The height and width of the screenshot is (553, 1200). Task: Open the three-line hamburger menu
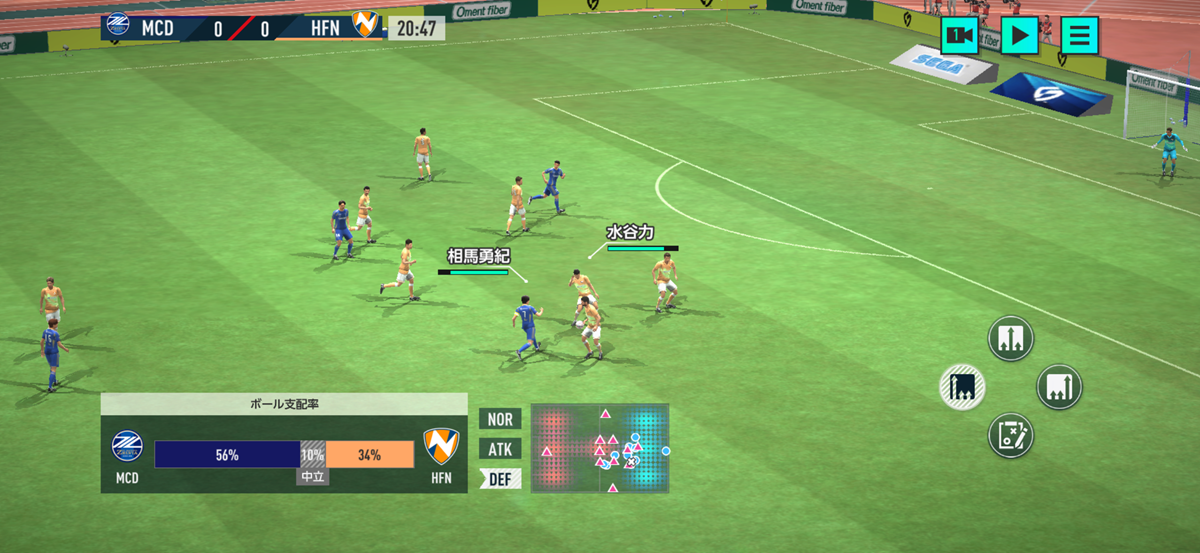(x=1079, y=36)
